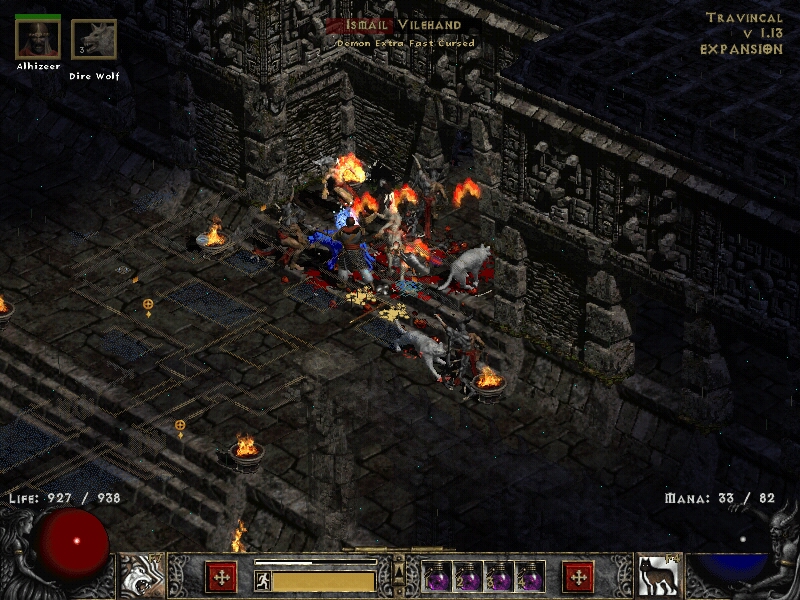800x600 pixels.
Task: Click the red new stat points button
Action: coord(221,577)
